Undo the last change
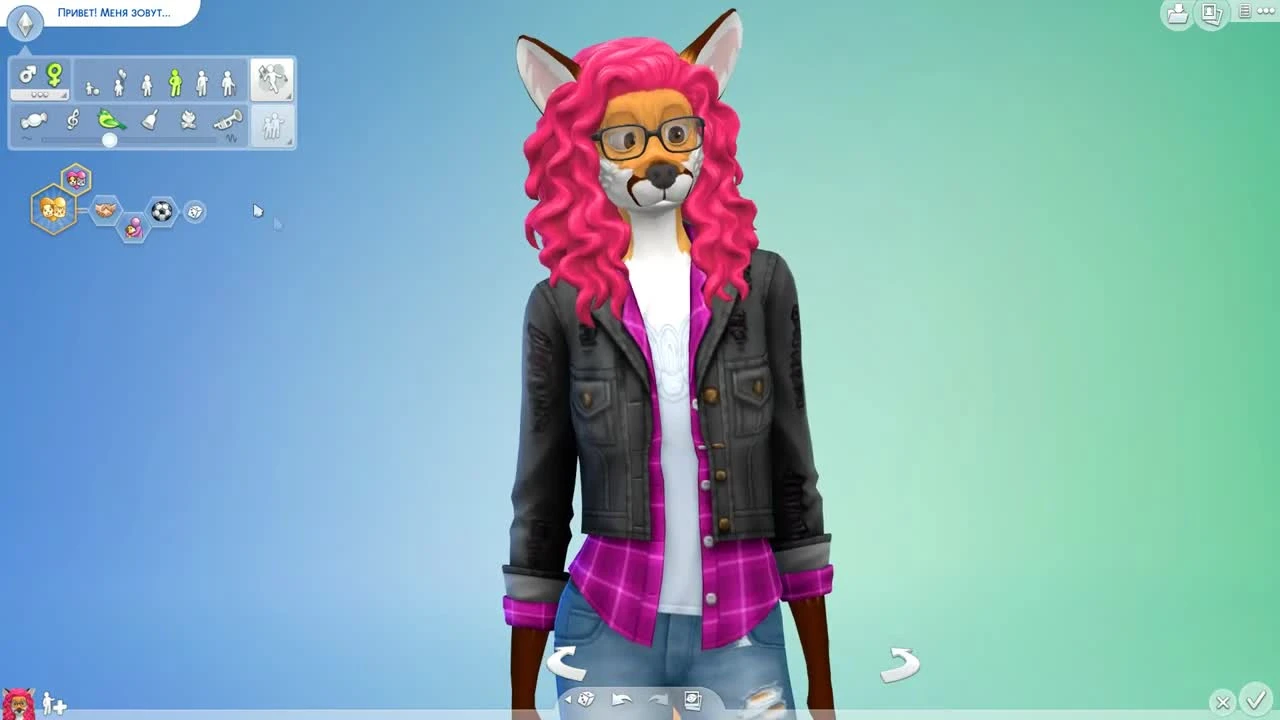1280x720 pixels. pos(622,699)
